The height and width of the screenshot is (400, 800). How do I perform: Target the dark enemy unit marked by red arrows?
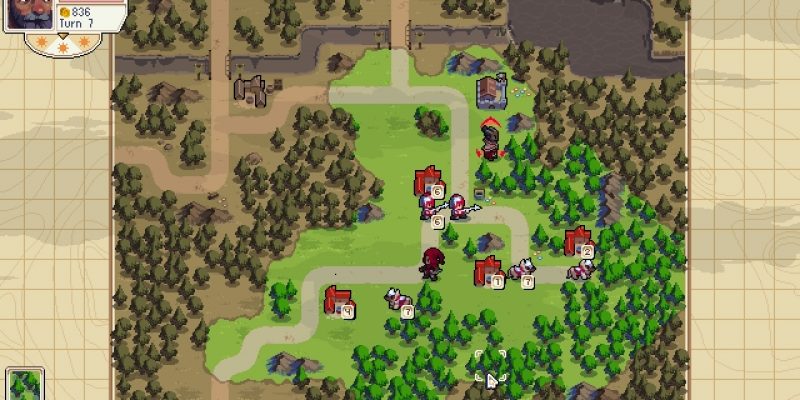(x=490, y=140)
